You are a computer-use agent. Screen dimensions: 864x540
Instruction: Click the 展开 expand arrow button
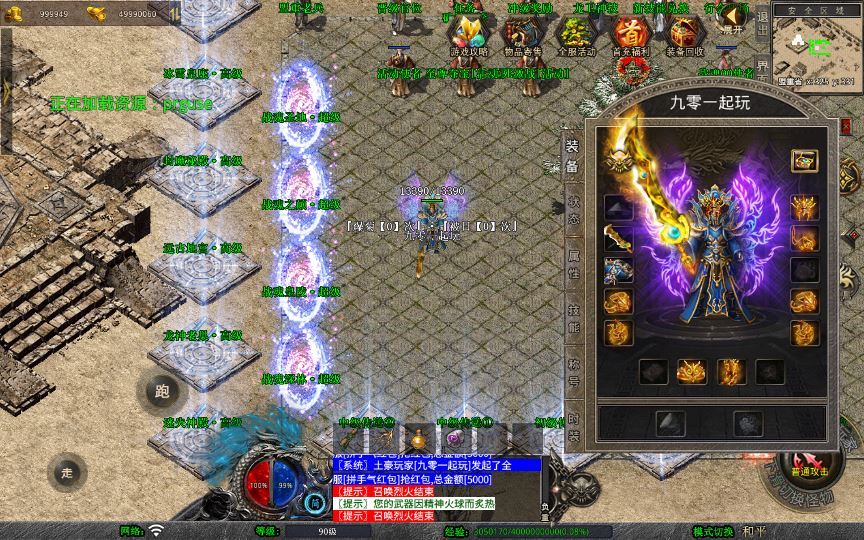pyautogui.click(x=733, y=18)
